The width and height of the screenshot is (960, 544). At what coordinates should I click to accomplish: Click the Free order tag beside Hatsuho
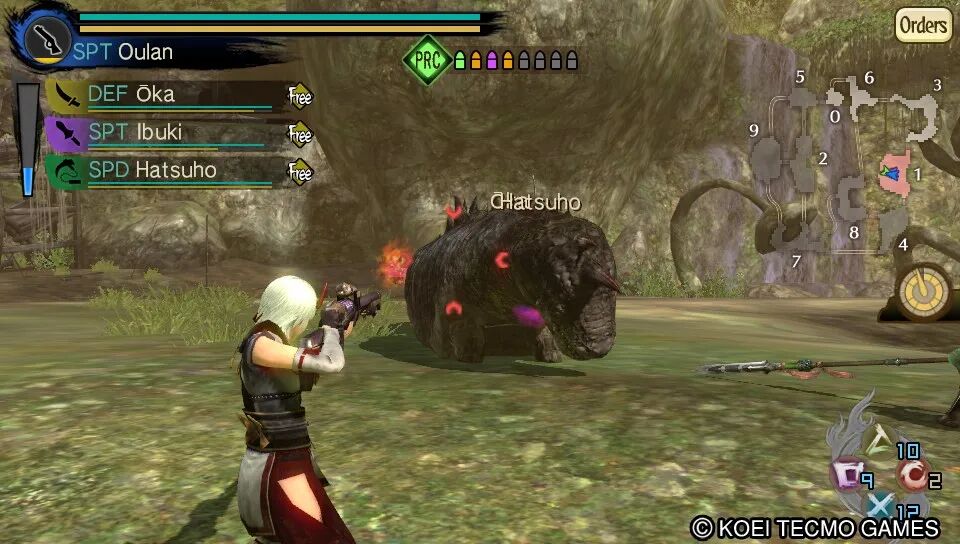[300, 171]
